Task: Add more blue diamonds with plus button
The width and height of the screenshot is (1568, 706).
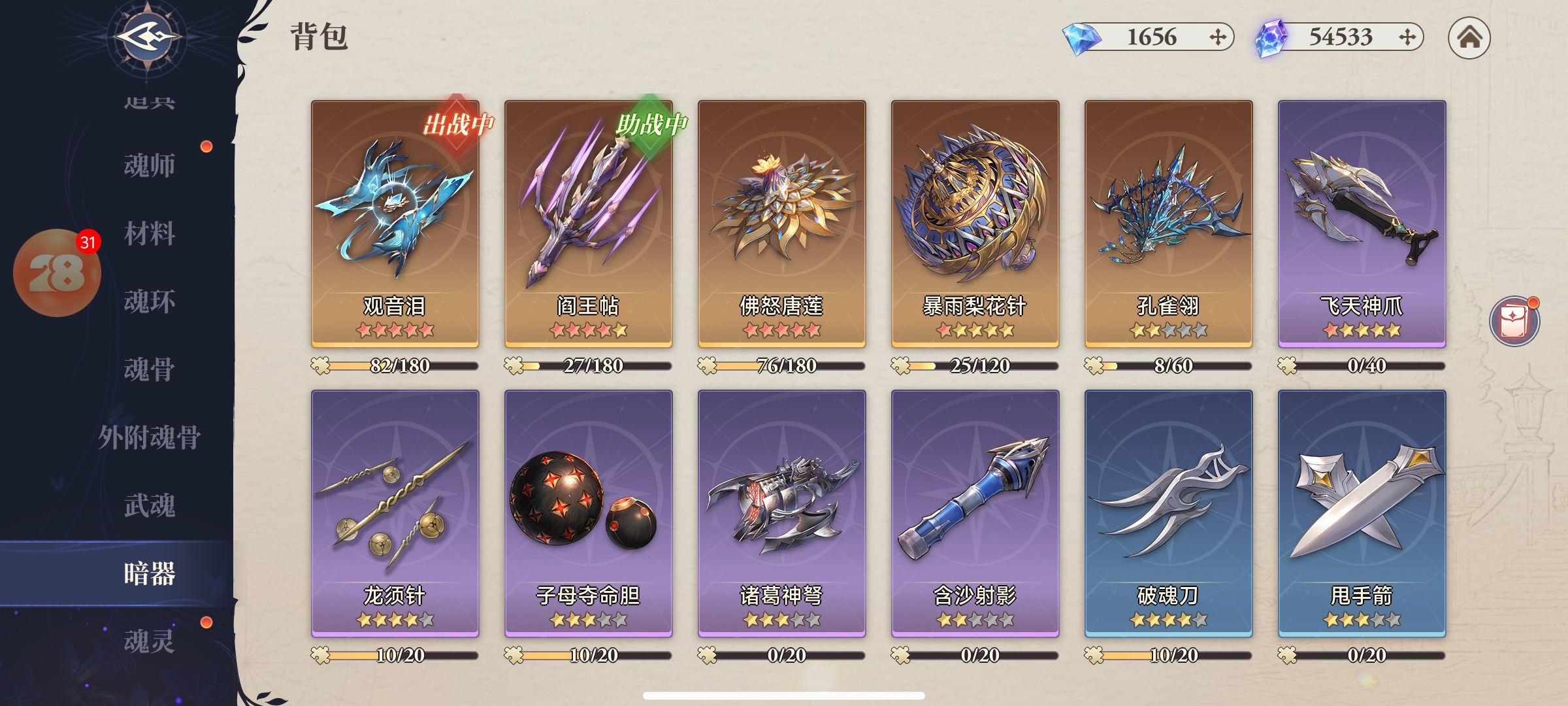Action: click(1217, 37)
